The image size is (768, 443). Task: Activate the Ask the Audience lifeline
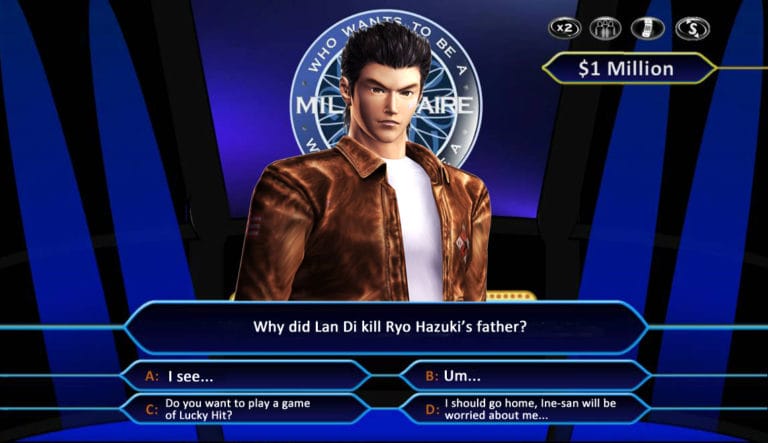605,28
